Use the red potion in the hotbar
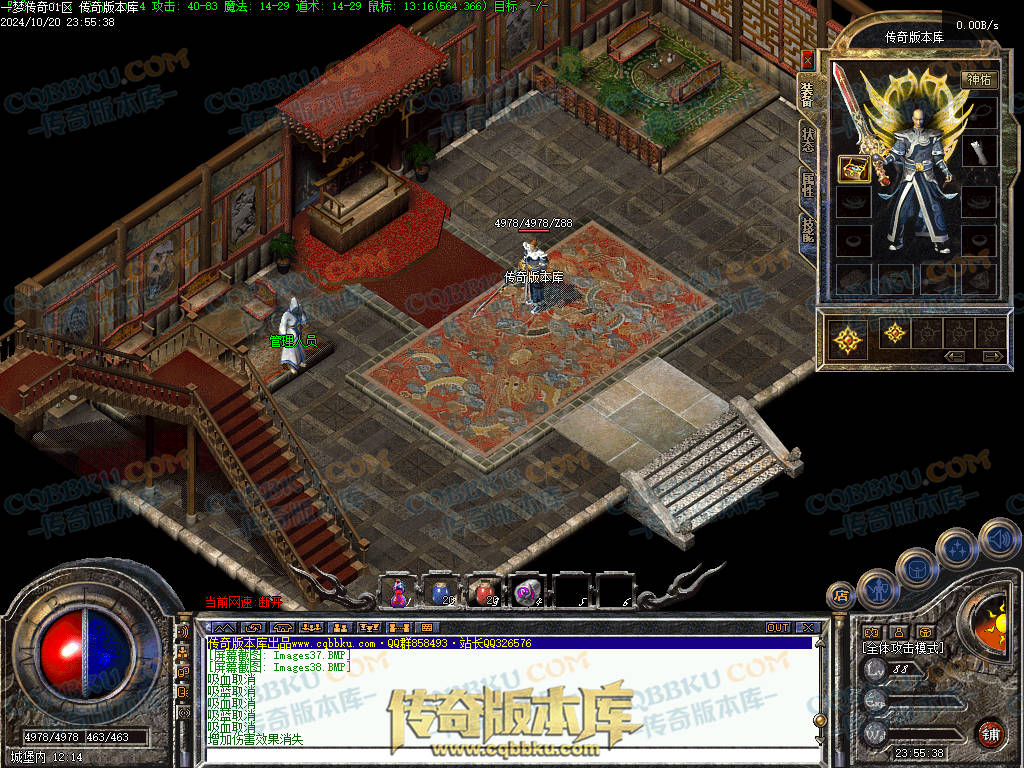The width and height of the screenshot is (1024, 768). (484, 592)
